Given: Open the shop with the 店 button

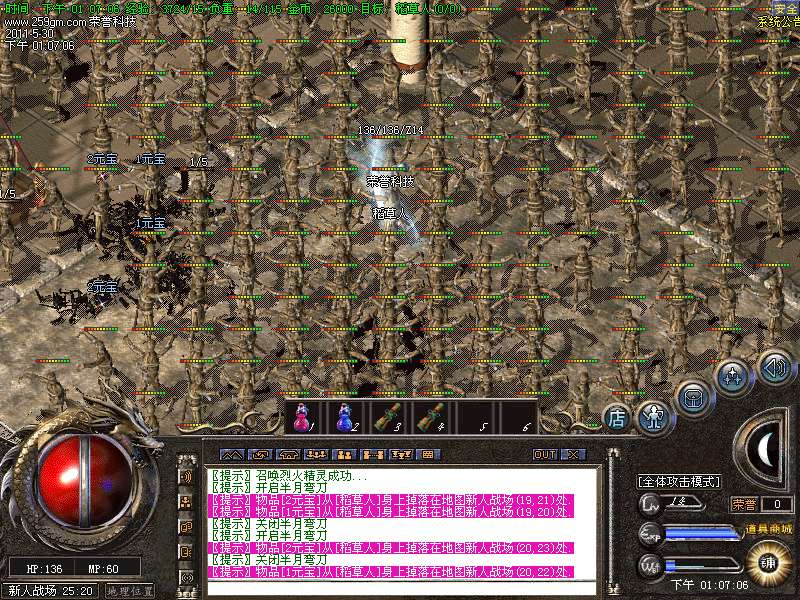Looking at the screenshot, I should point(618,417).
